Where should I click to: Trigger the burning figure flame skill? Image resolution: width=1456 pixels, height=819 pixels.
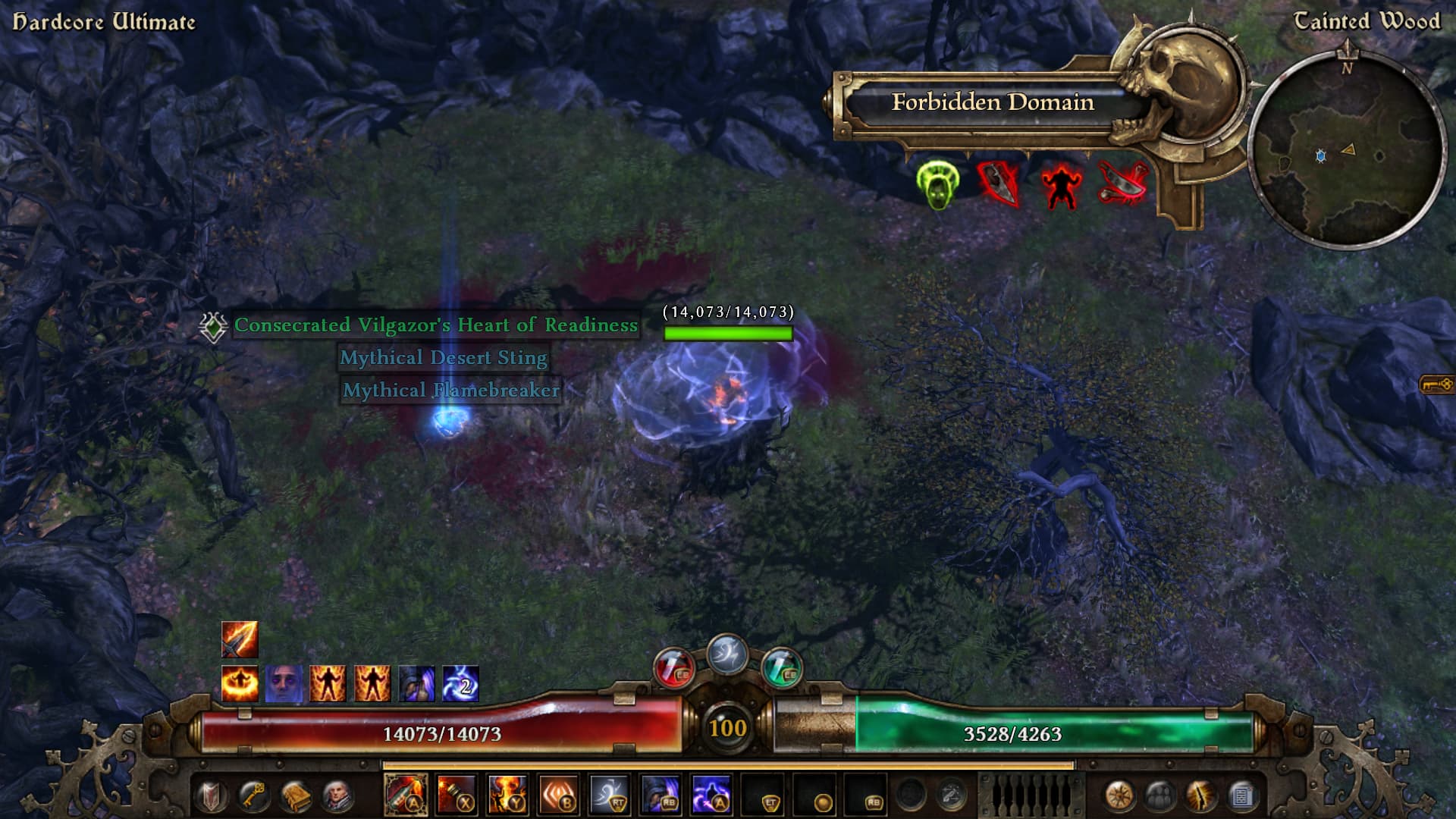click(x=507, y=795)
